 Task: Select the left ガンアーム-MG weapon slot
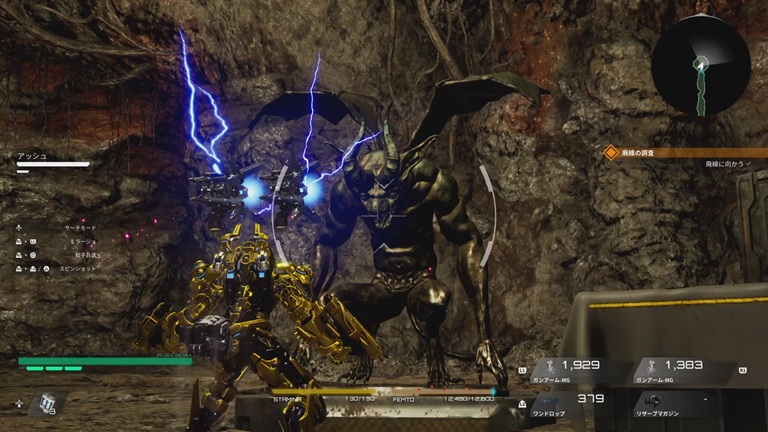(x=574, y=370)
